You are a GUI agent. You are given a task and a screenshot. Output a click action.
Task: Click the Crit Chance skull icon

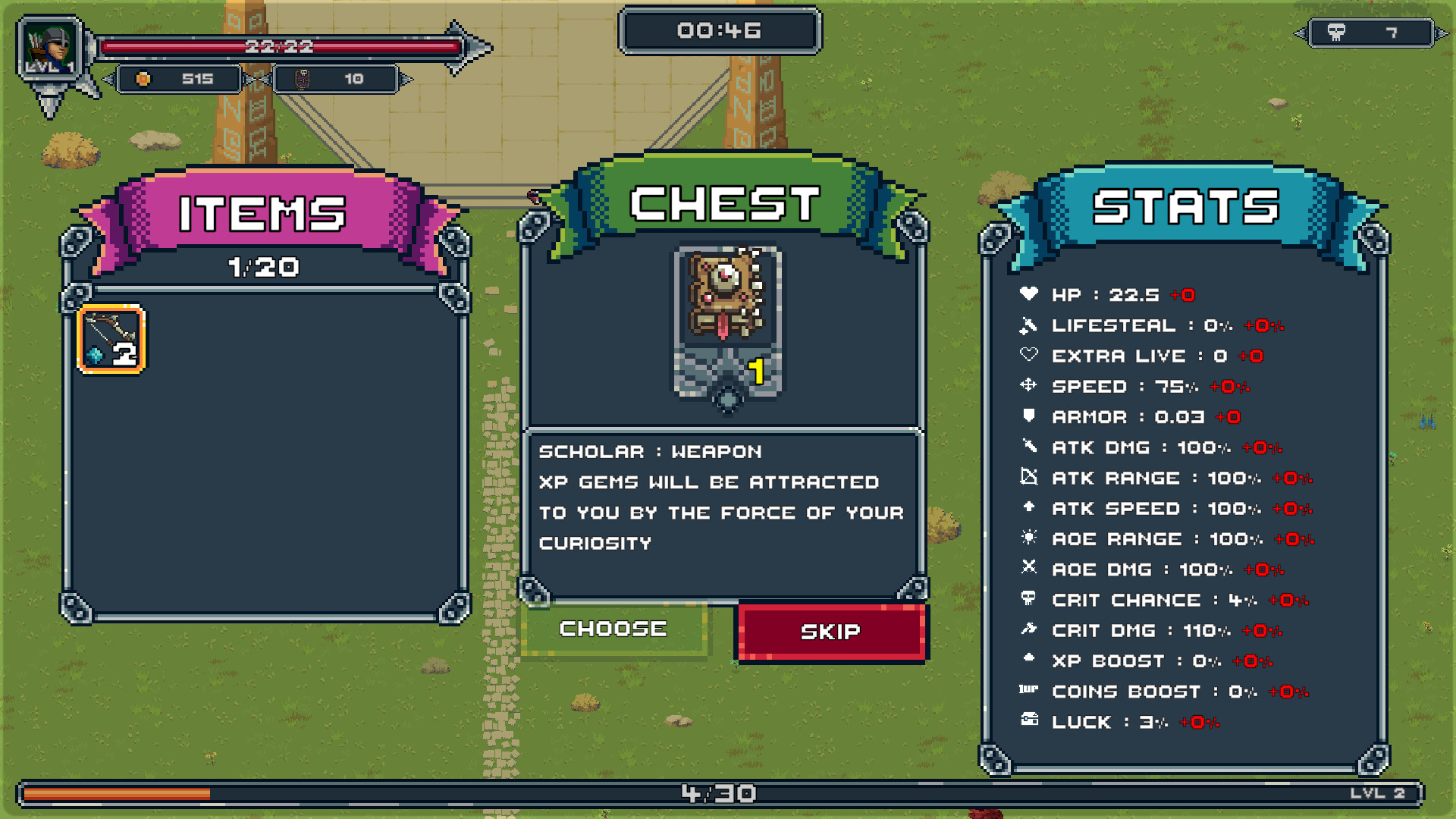[1029, 600]
